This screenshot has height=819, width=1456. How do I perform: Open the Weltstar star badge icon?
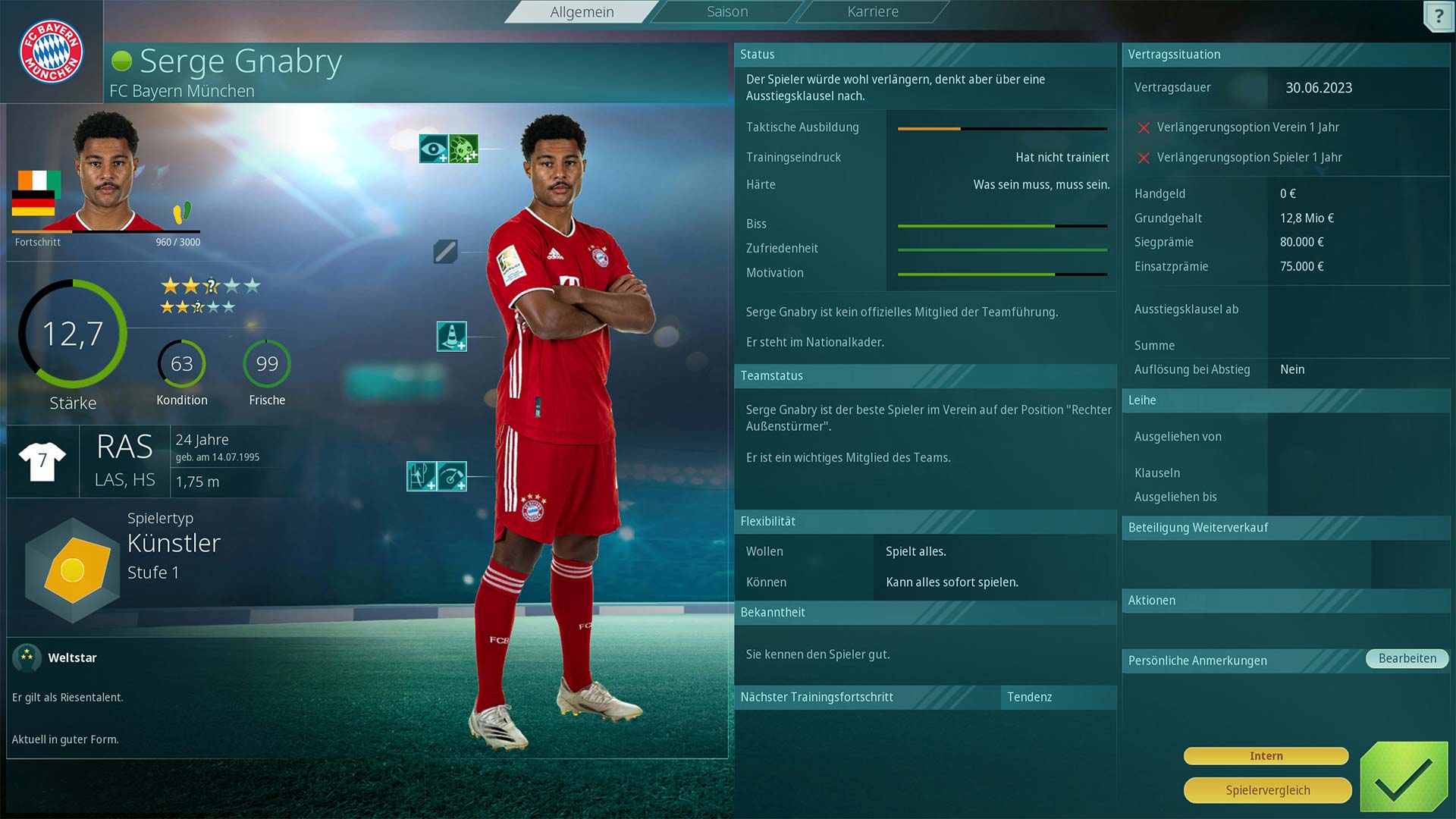pos(28,657)
